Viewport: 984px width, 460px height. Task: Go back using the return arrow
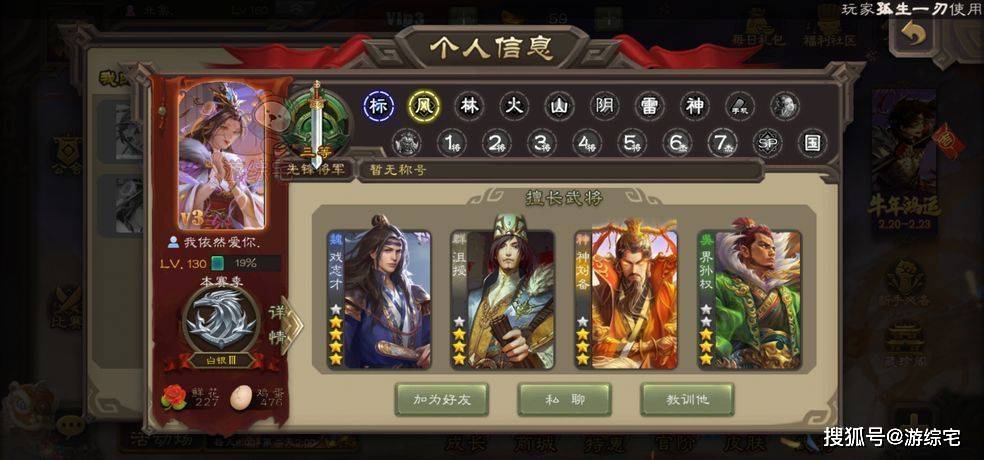(x=913, y=33)
